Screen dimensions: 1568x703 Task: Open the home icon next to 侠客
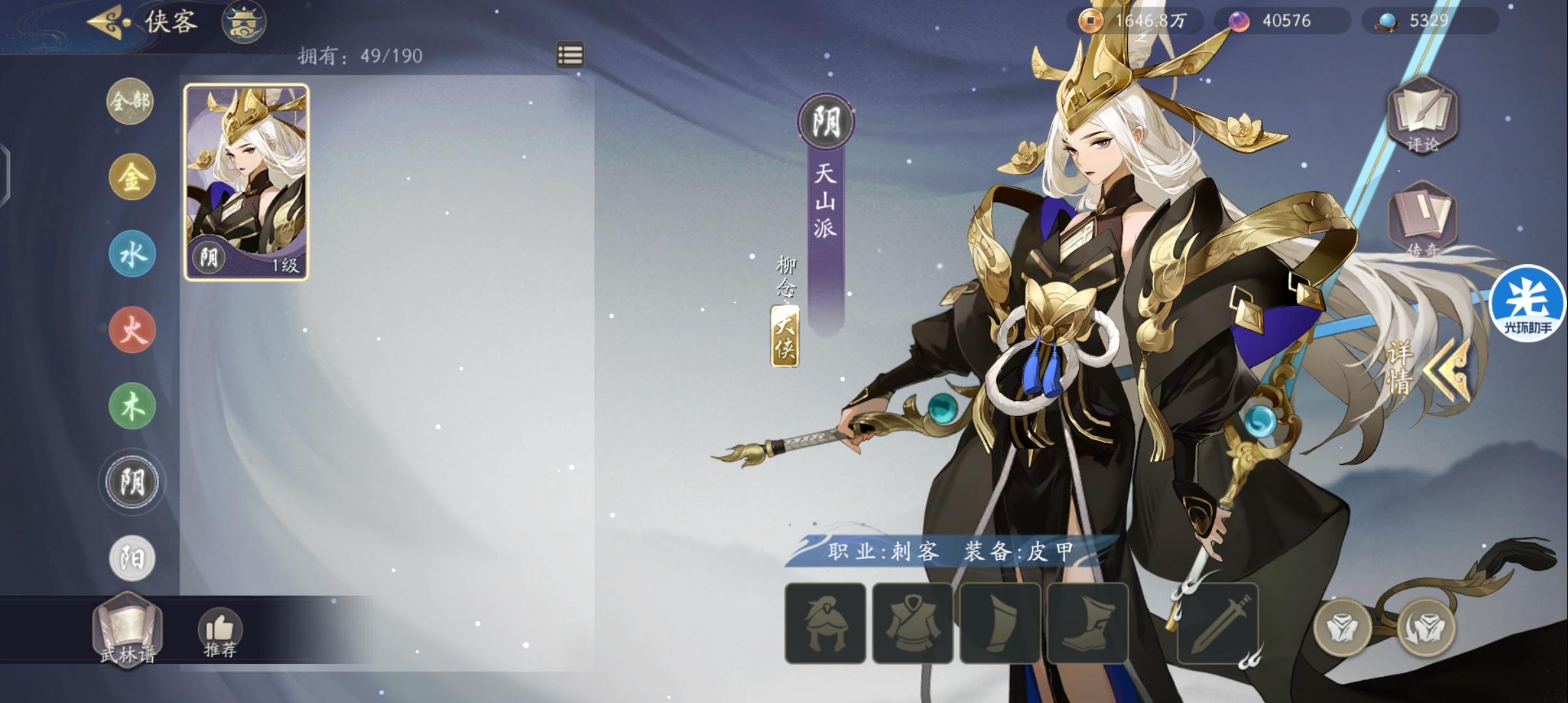coord(244,23)
